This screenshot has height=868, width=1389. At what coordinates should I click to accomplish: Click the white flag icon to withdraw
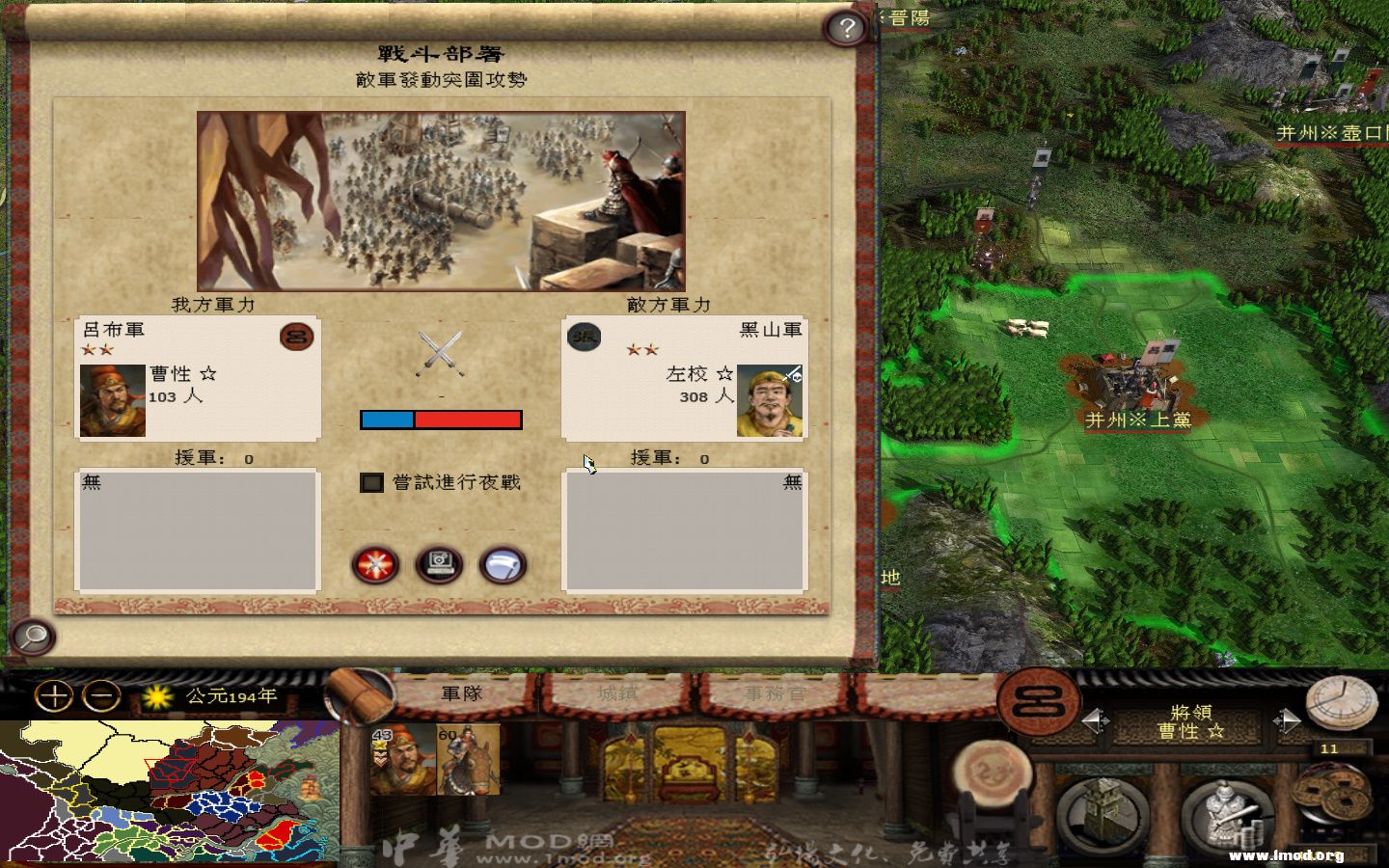pos(500,566)
